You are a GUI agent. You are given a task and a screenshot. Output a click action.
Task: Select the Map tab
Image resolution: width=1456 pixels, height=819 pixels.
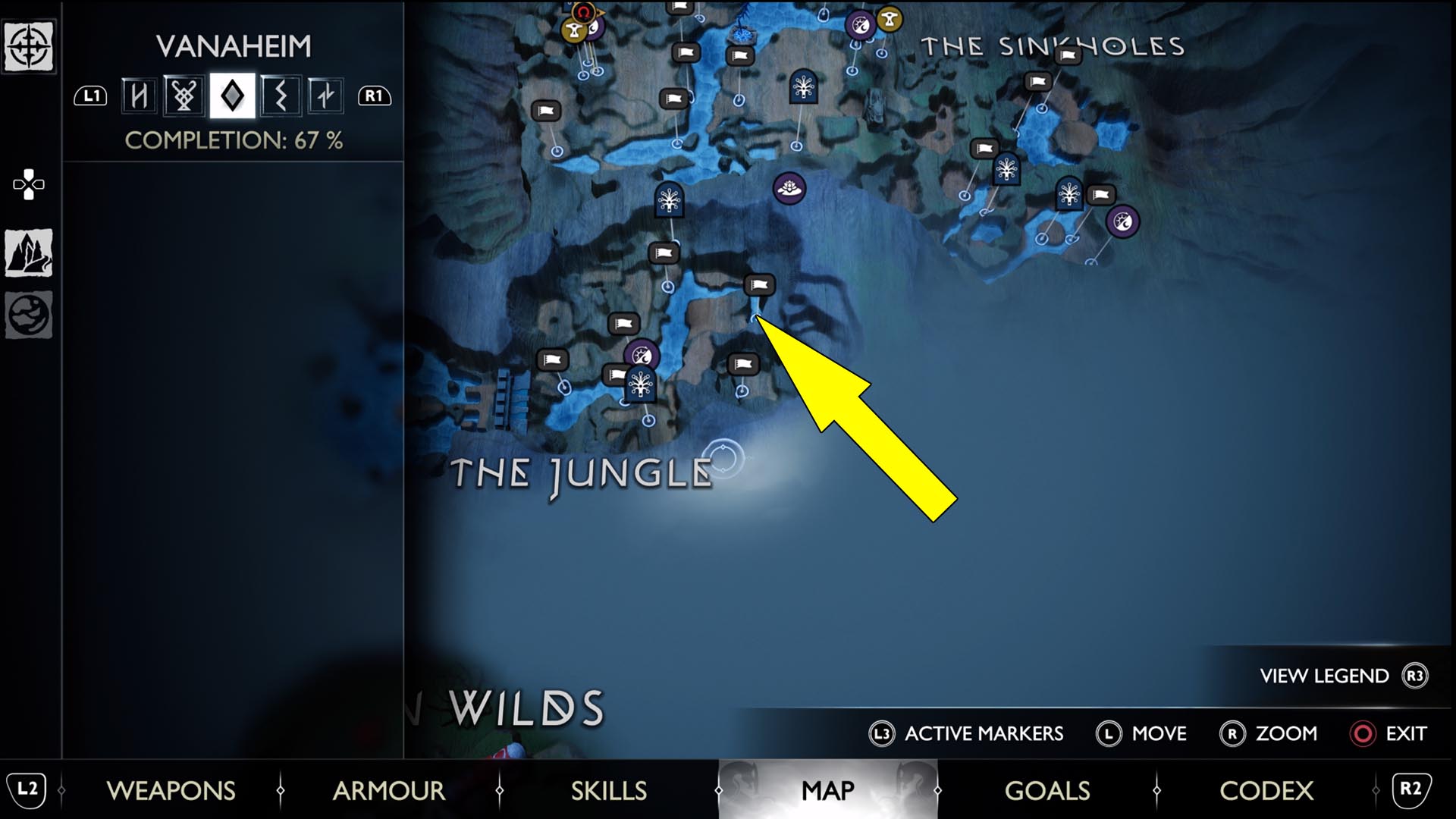(827, 790)
